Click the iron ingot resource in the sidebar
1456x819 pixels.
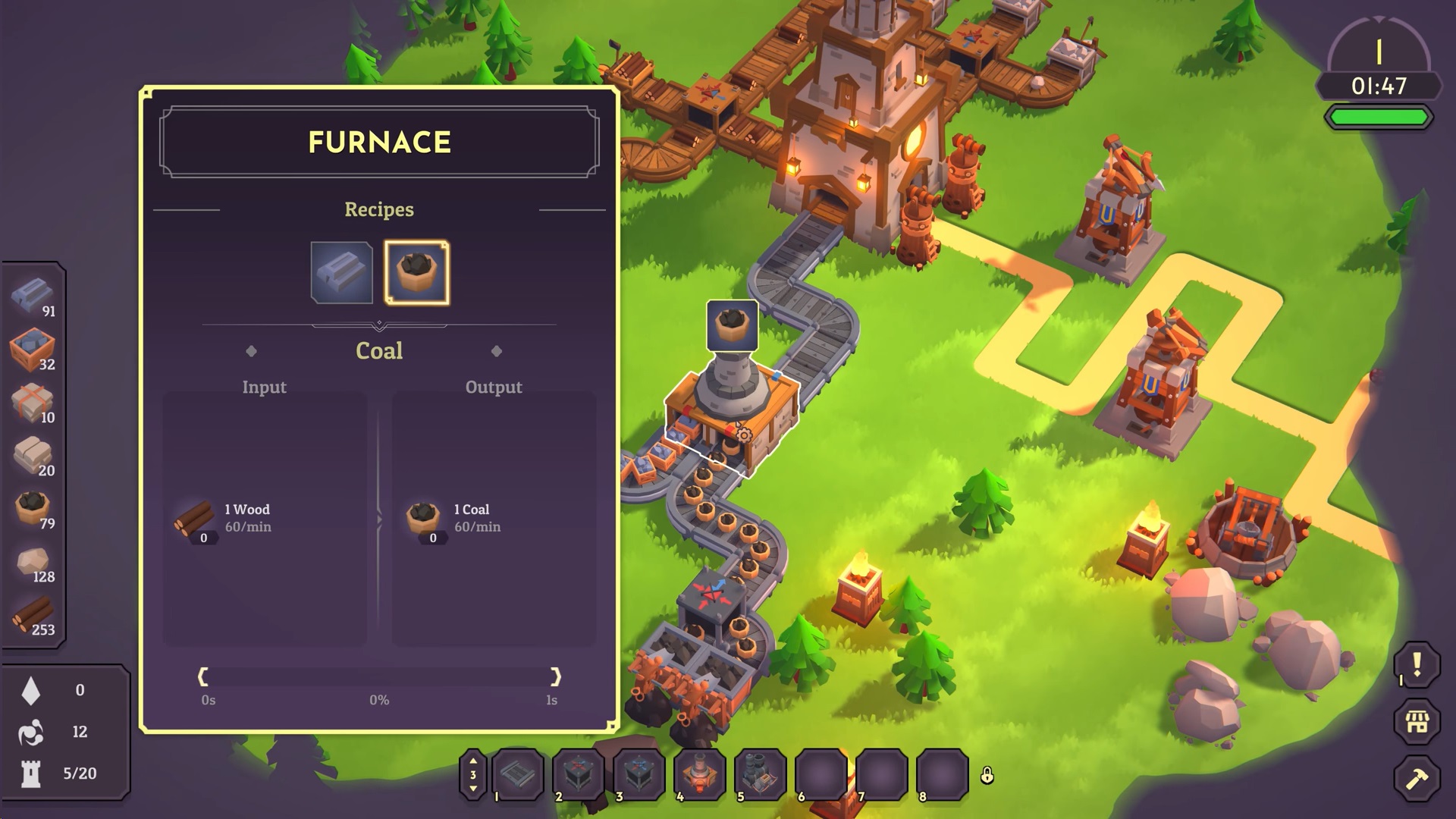33,296
